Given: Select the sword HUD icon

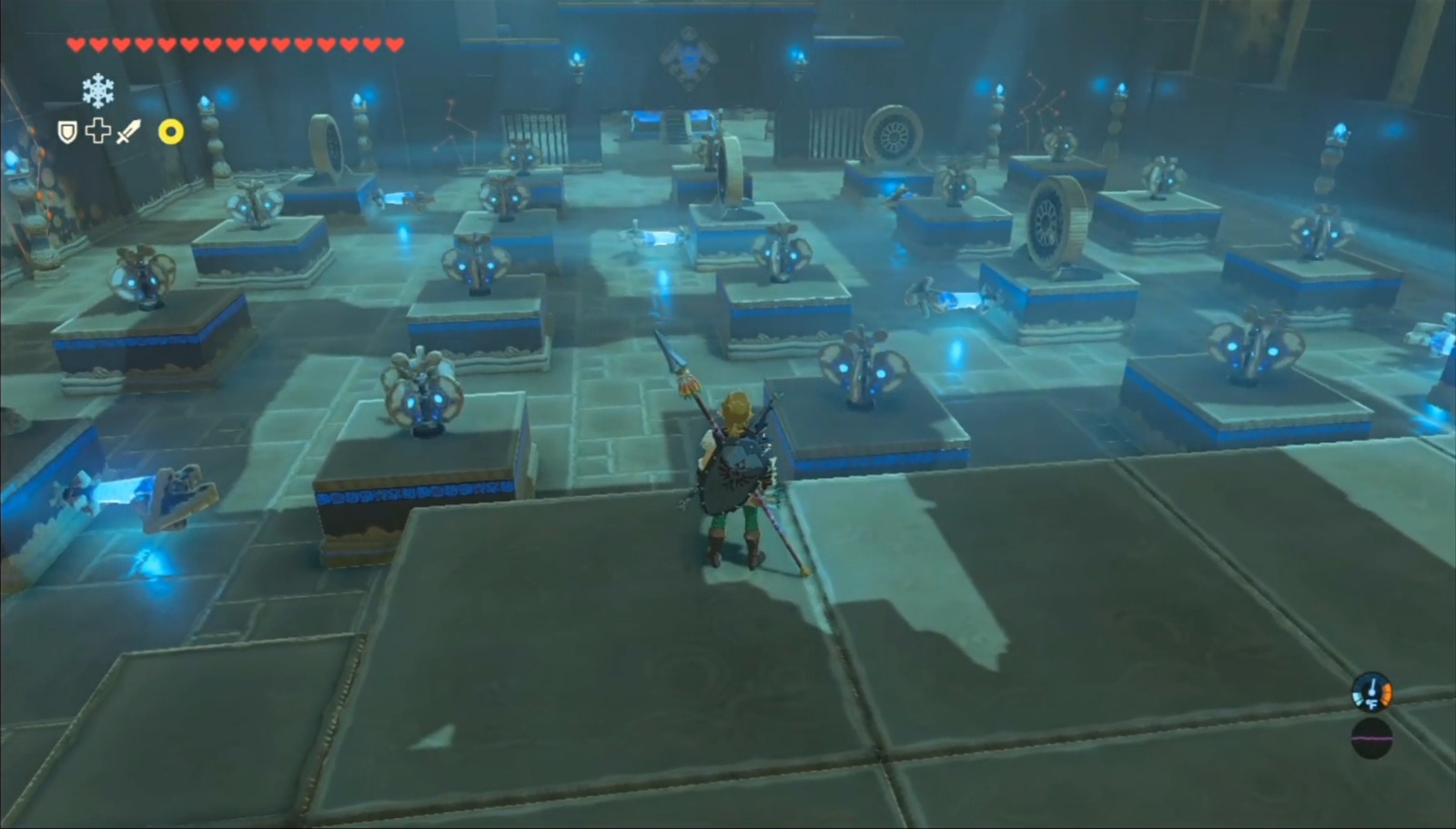Looking at the screenshot, I should 127,133.
